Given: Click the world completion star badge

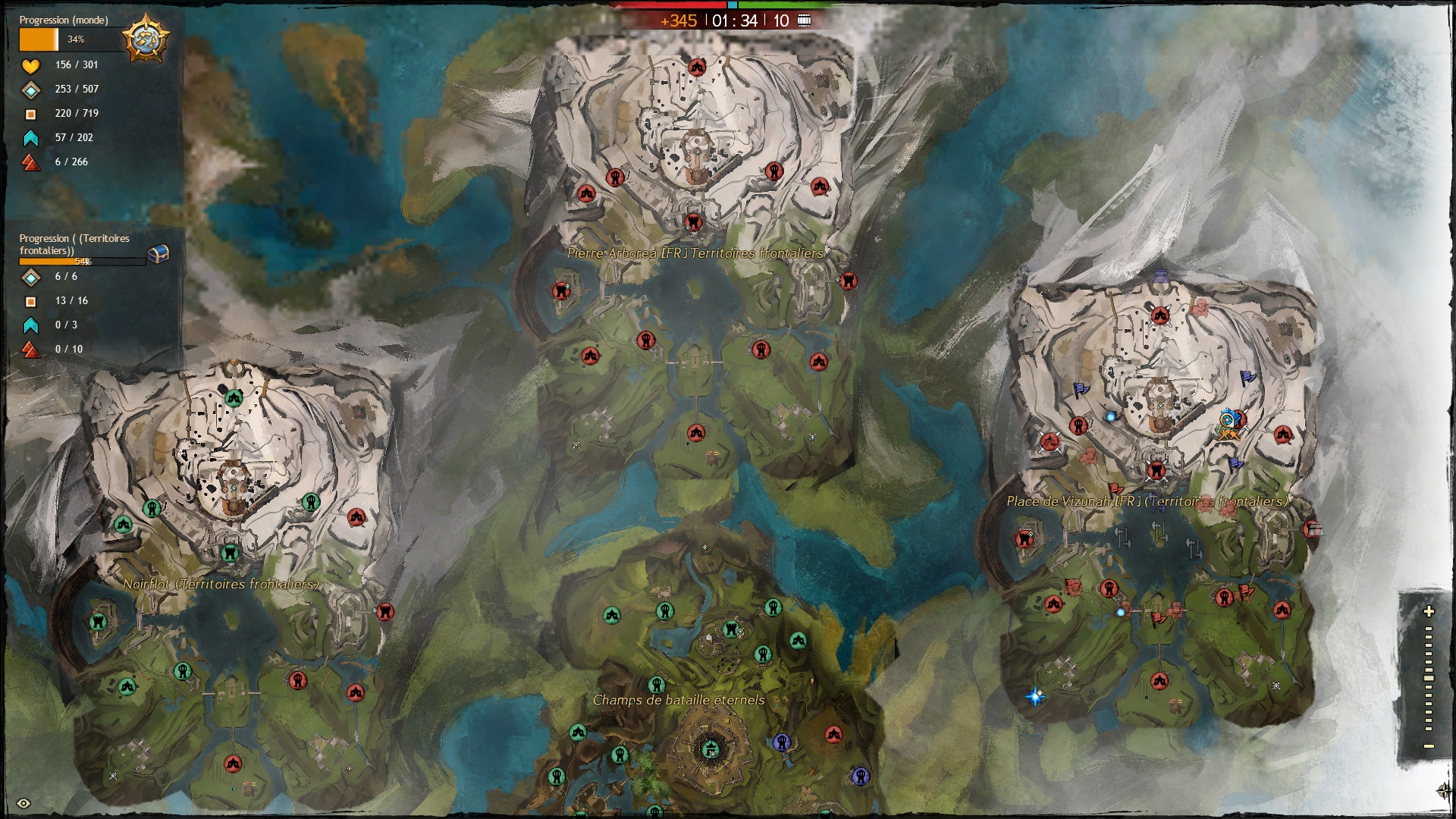Looking at the screenshot, I should pos(145,38).
